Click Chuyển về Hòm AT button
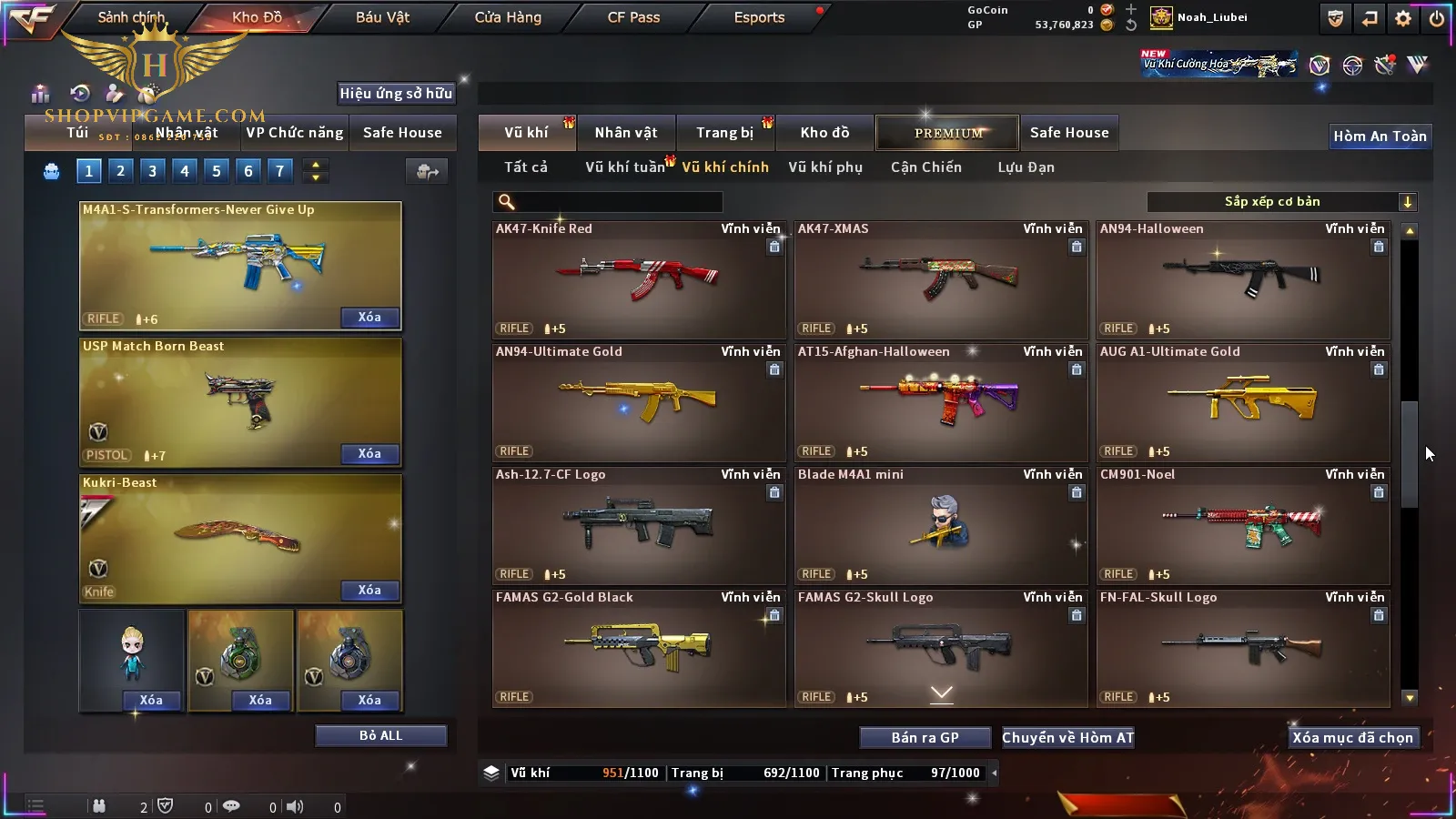Image resolution: width=1456 pixels, height=819 pixels. [x=1068, y=738]
